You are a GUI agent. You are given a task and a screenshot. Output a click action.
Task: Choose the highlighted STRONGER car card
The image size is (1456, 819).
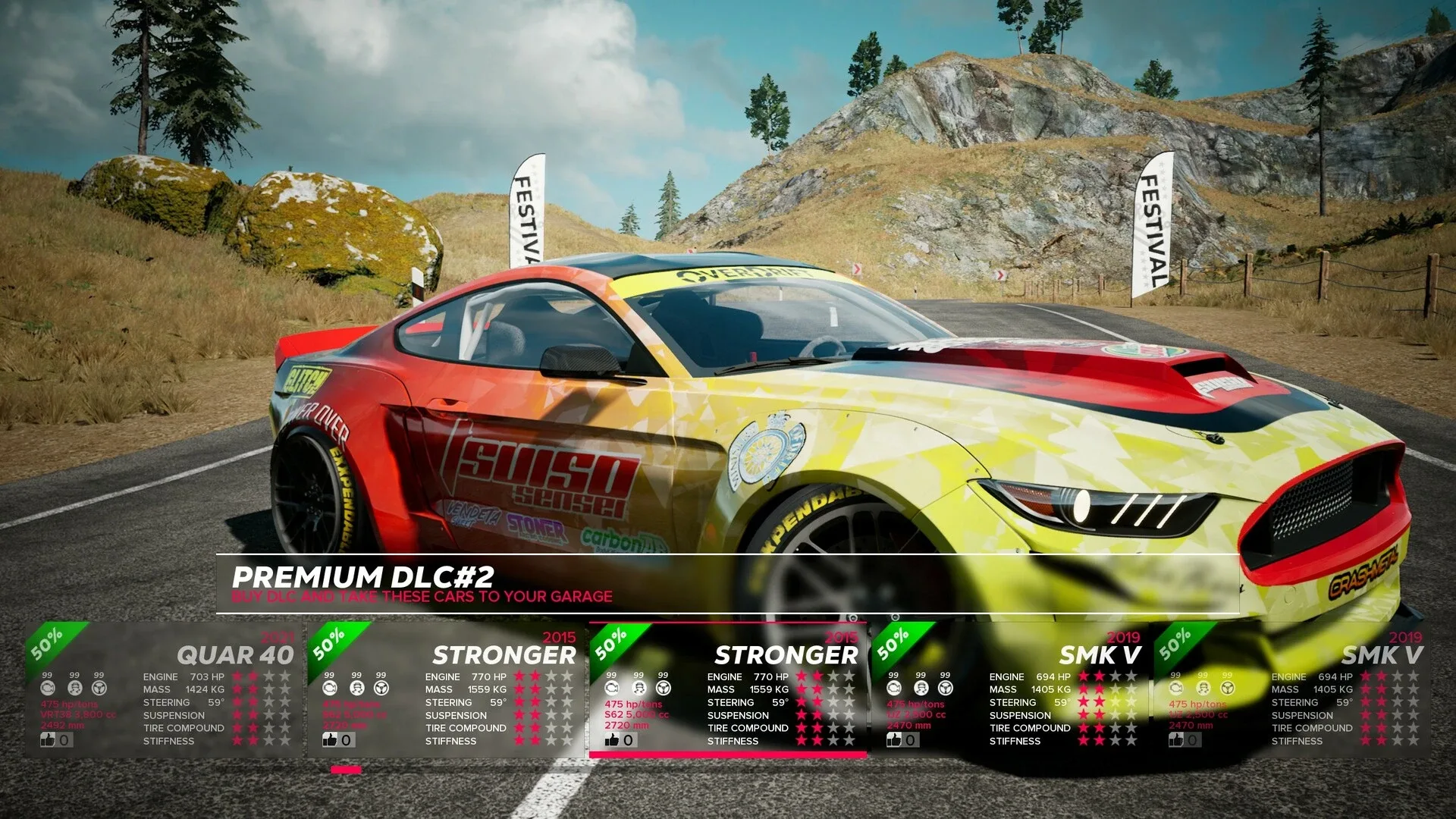pyautogui.click(x=728, y=690)
